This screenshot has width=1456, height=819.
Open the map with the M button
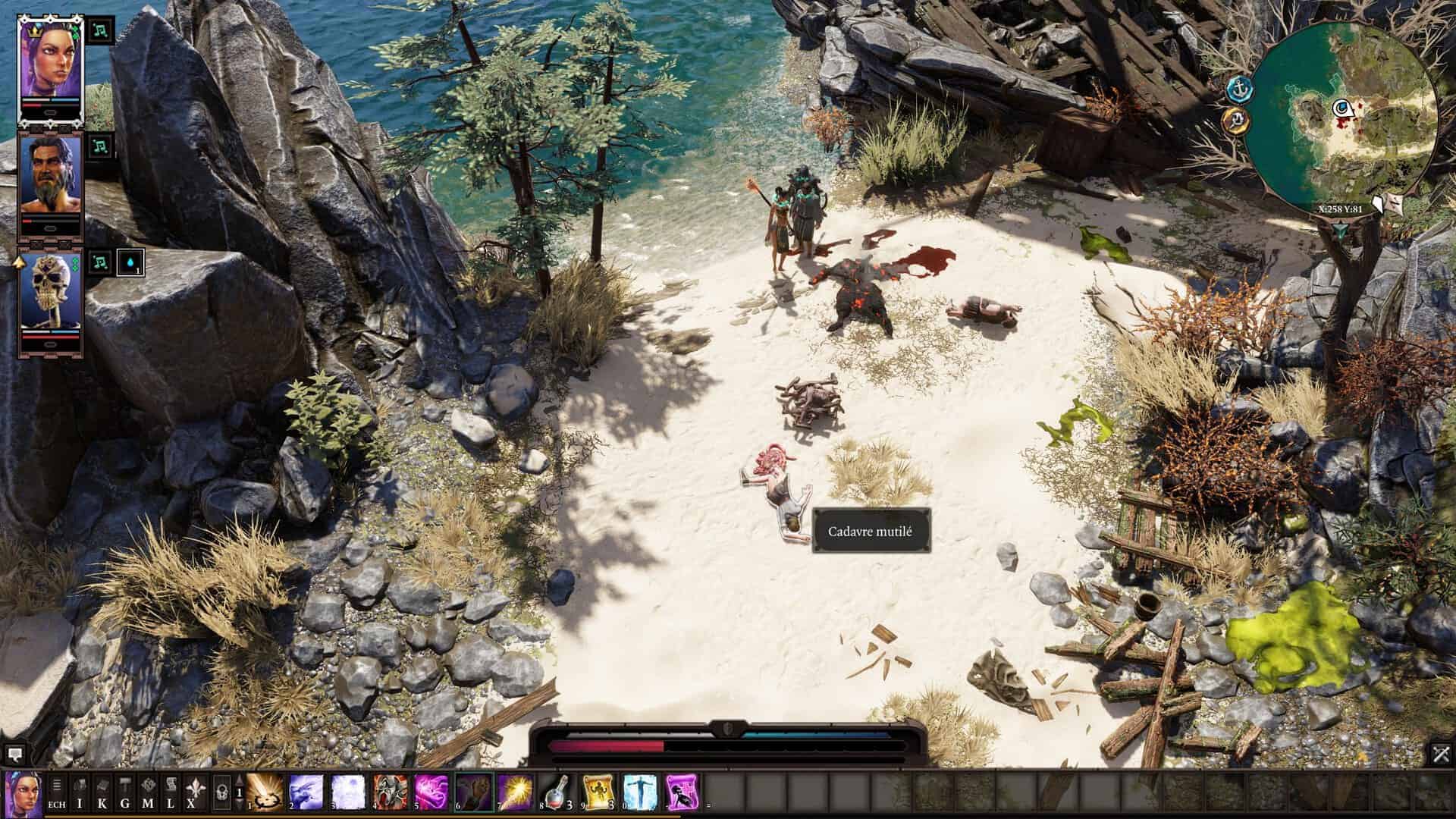[x=149, y=792]
